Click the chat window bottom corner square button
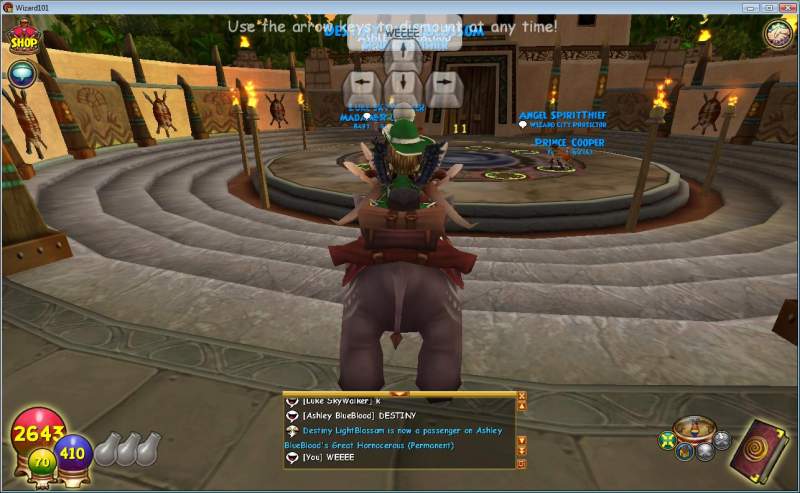800x493 pixels. pos(521,464)
